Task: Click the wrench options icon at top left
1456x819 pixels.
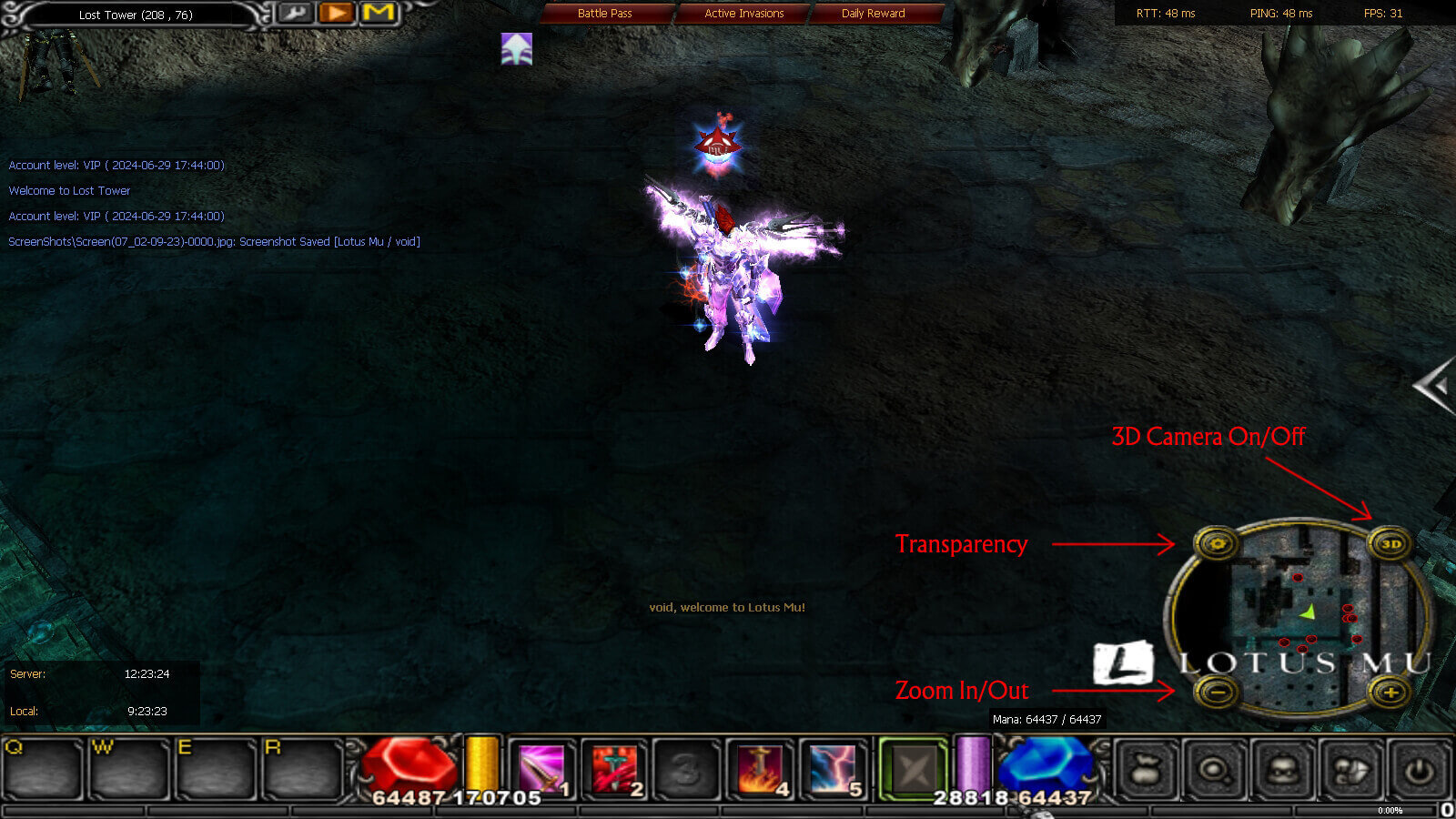Action: tap(294, 14)
